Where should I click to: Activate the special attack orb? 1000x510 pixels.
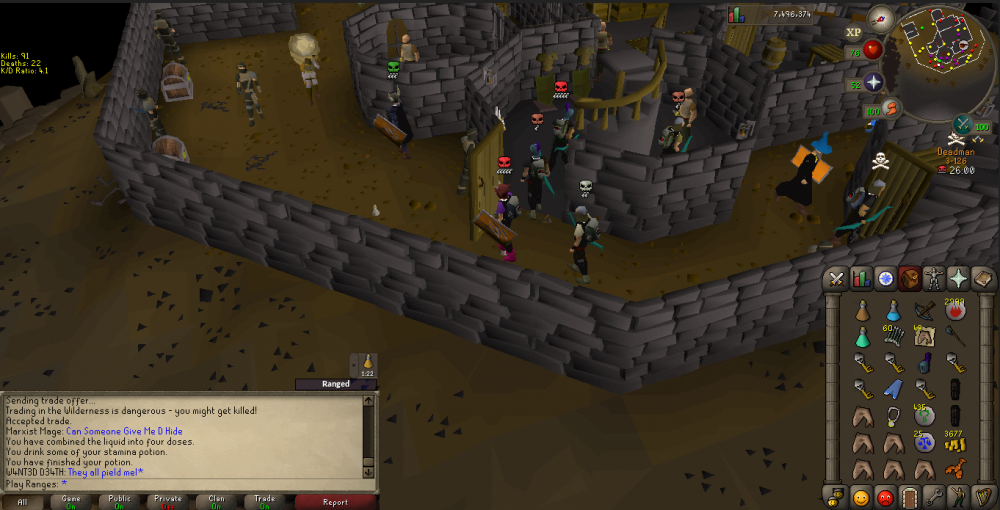(x=964, y=124)
